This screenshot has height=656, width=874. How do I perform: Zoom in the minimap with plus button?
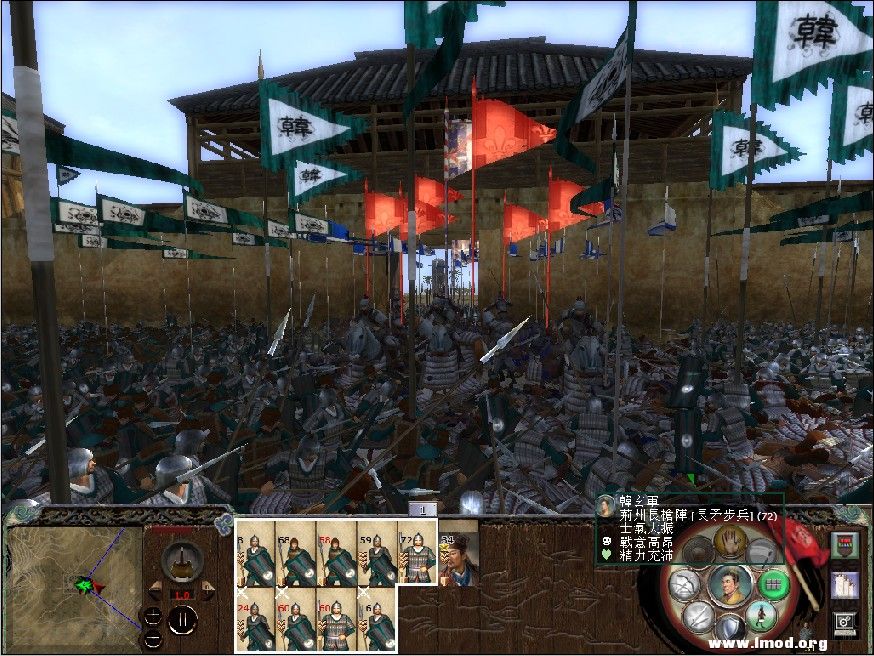point(152,617)
